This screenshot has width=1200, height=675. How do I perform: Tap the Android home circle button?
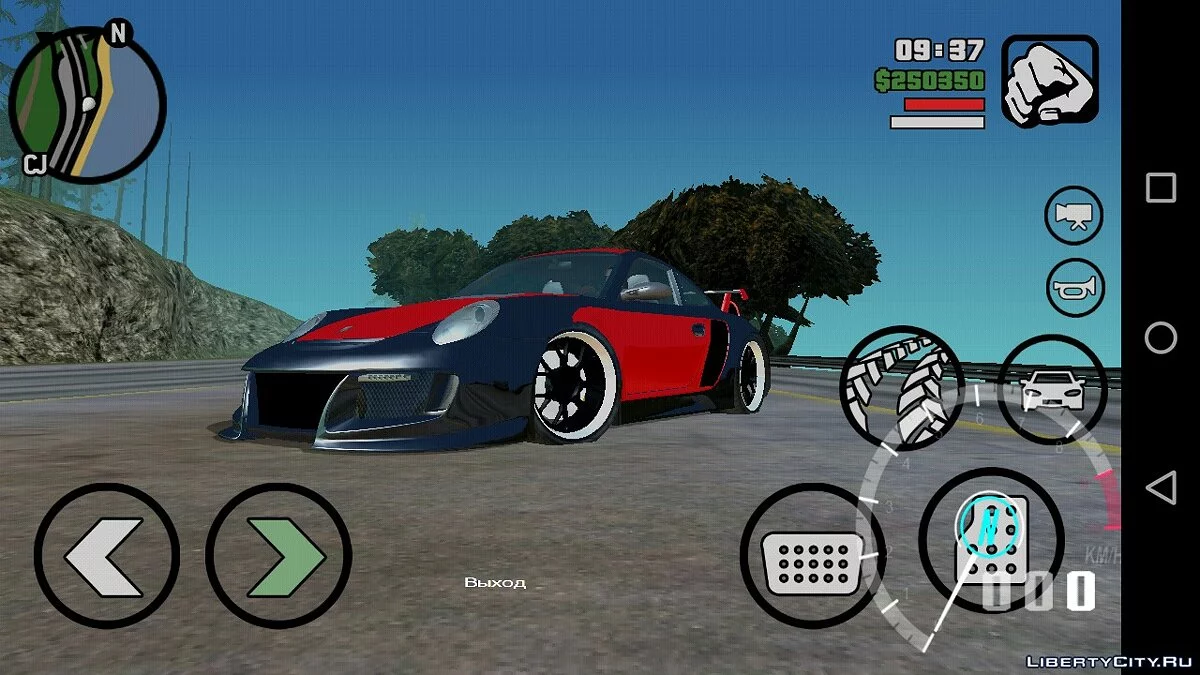[x=1160, y=338]
